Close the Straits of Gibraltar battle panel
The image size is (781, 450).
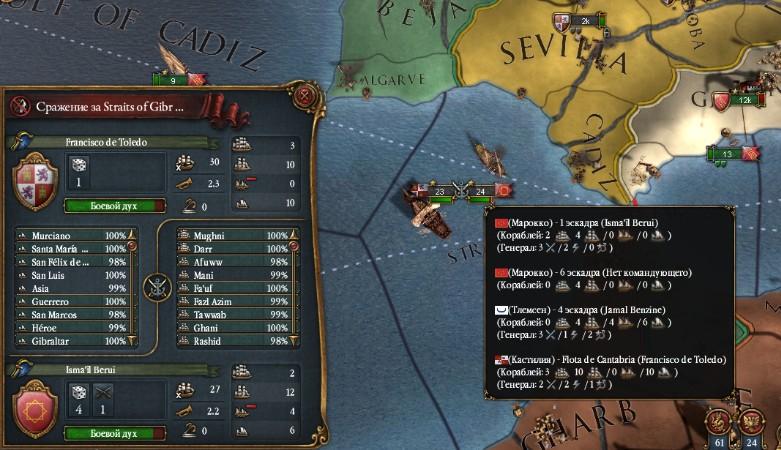click(x=307, y=97)
